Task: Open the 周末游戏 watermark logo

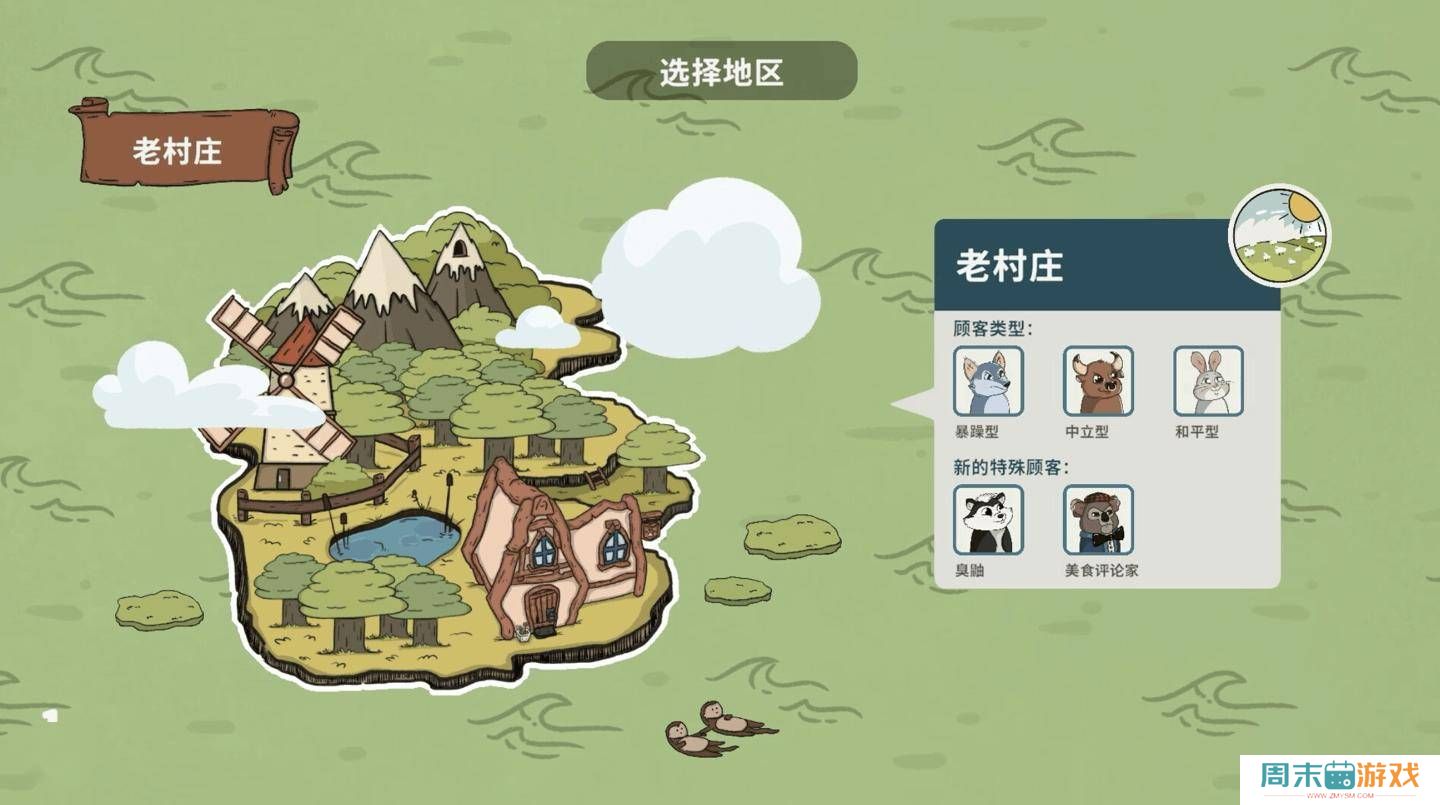Action: click(x=1339, y=777)
